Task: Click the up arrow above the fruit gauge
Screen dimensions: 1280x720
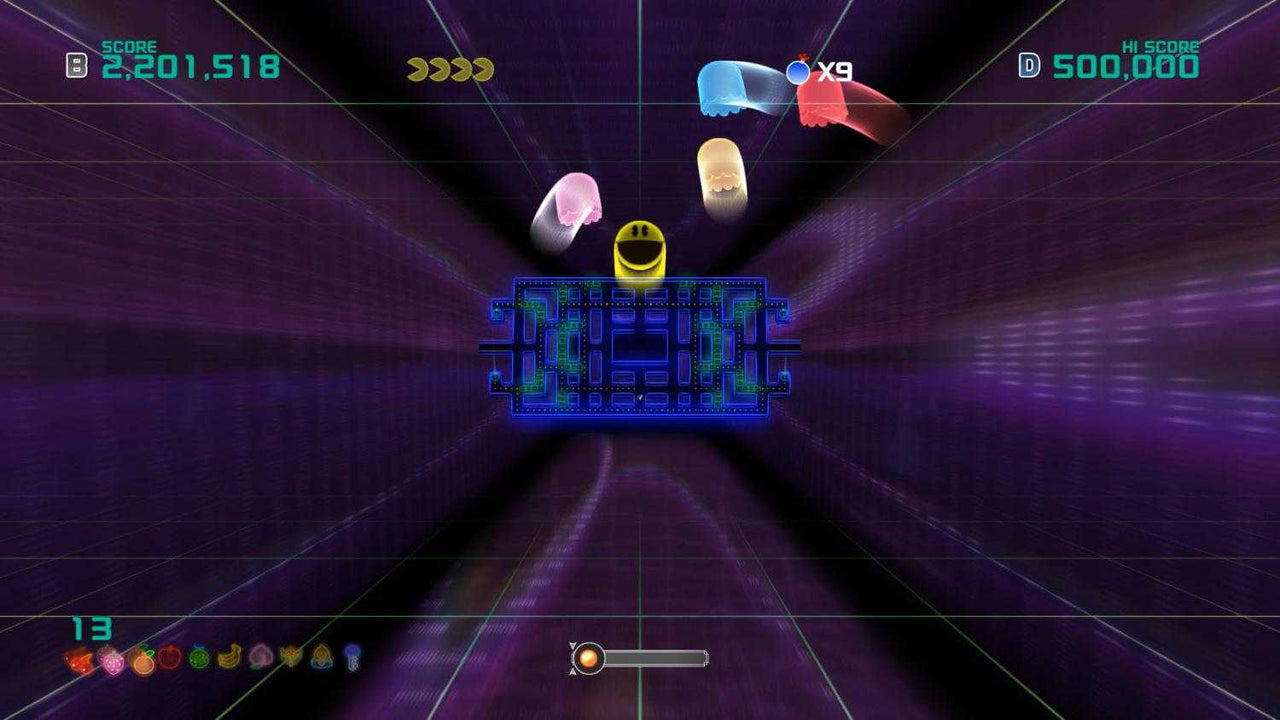Action: [x=572, y=646]
